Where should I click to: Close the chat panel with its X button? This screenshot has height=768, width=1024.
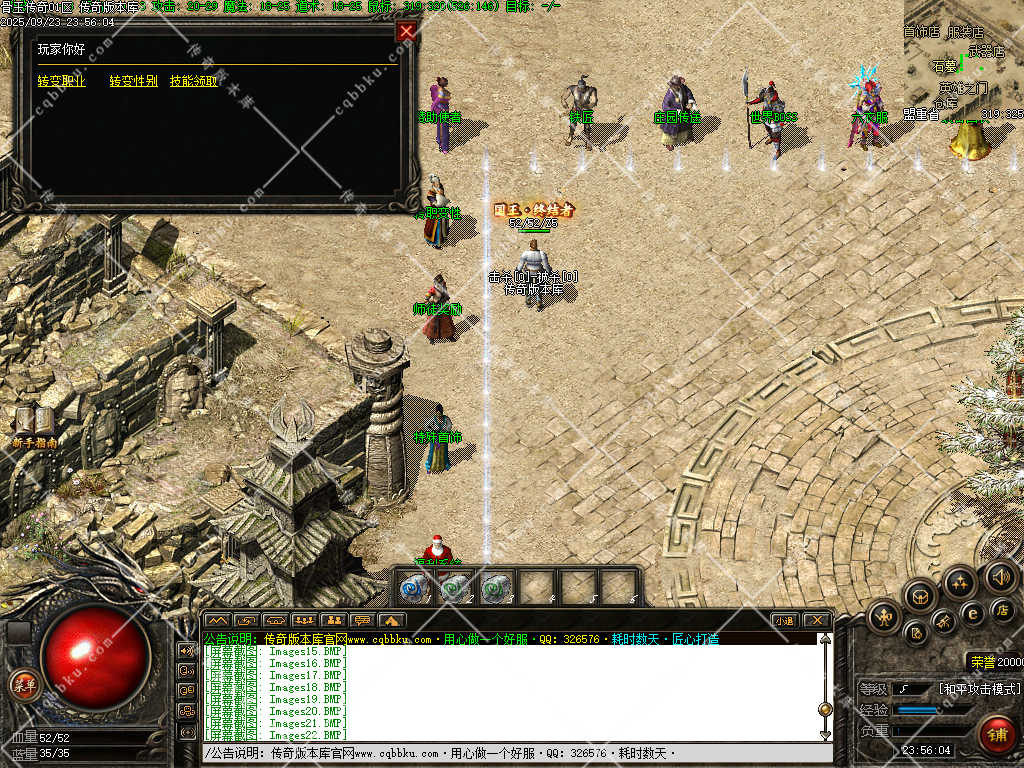816,620
